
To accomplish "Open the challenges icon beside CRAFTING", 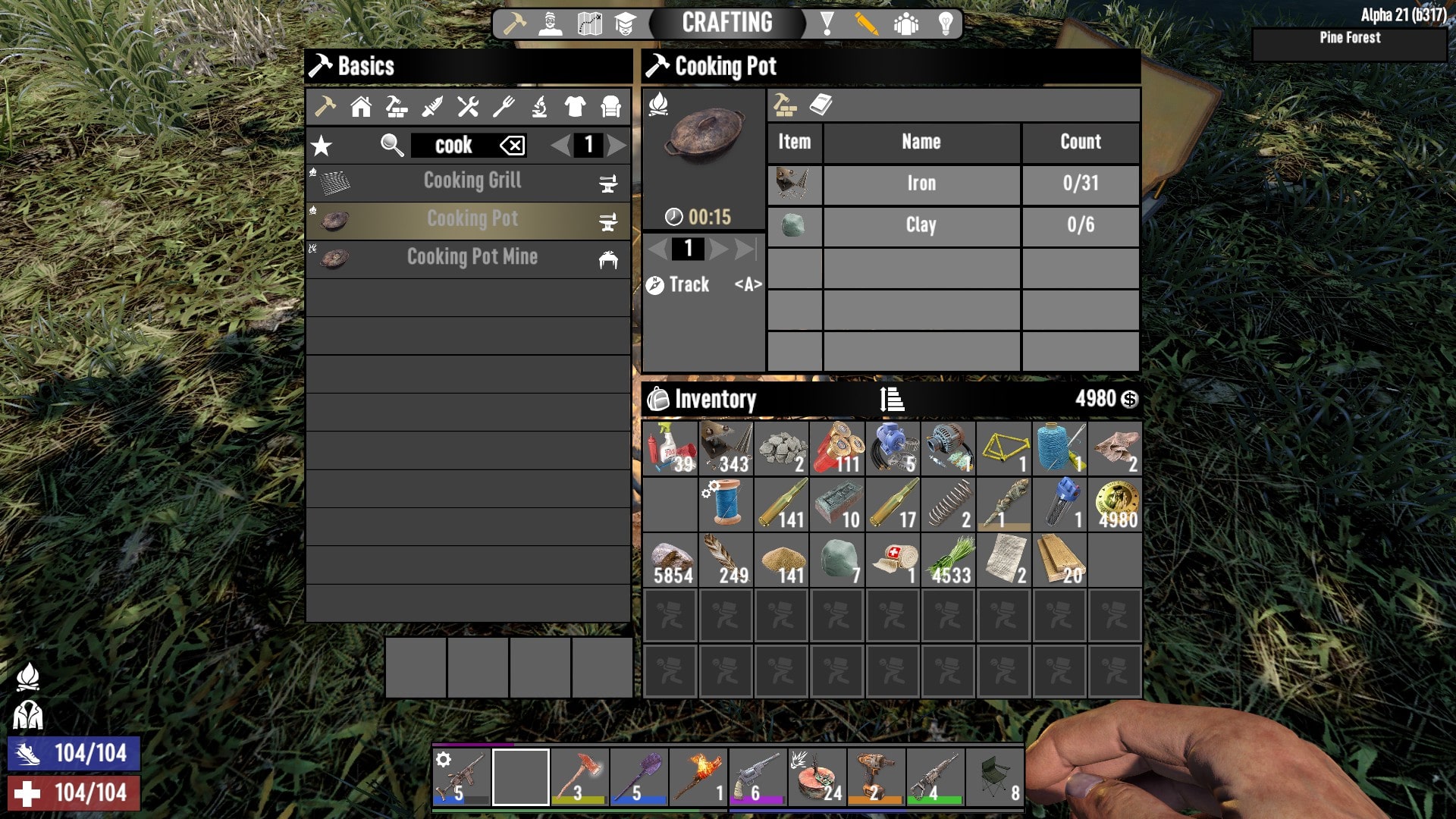I will tap(827, 22).
